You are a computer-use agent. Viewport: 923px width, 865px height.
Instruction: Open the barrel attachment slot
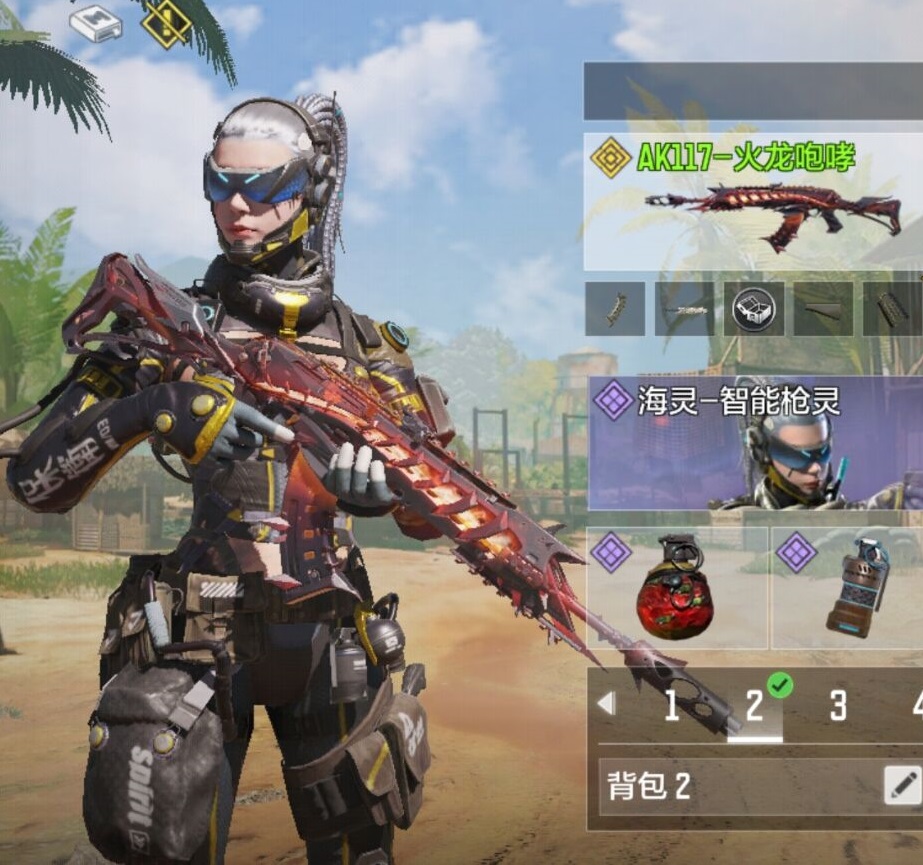click(x=684, y=309)
